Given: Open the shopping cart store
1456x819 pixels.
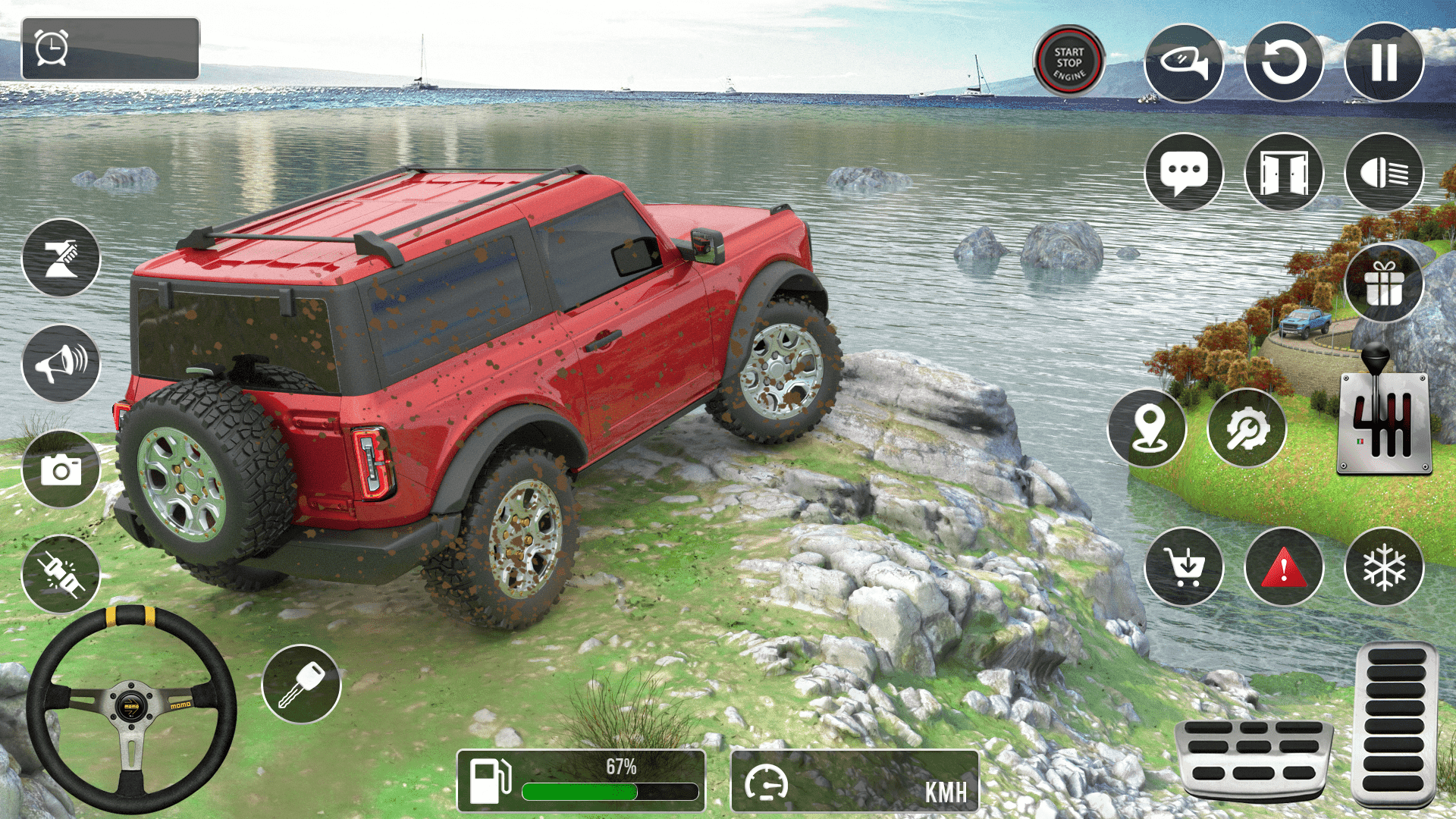Looking at the screenshot, I should point(1183,566).
